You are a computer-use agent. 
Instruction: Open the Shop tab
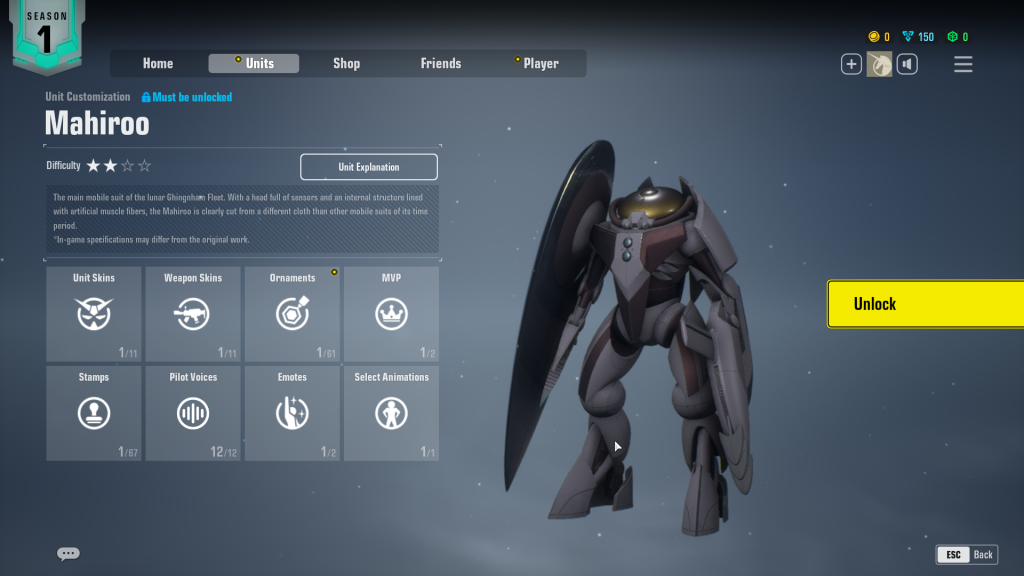coord(346,63)
